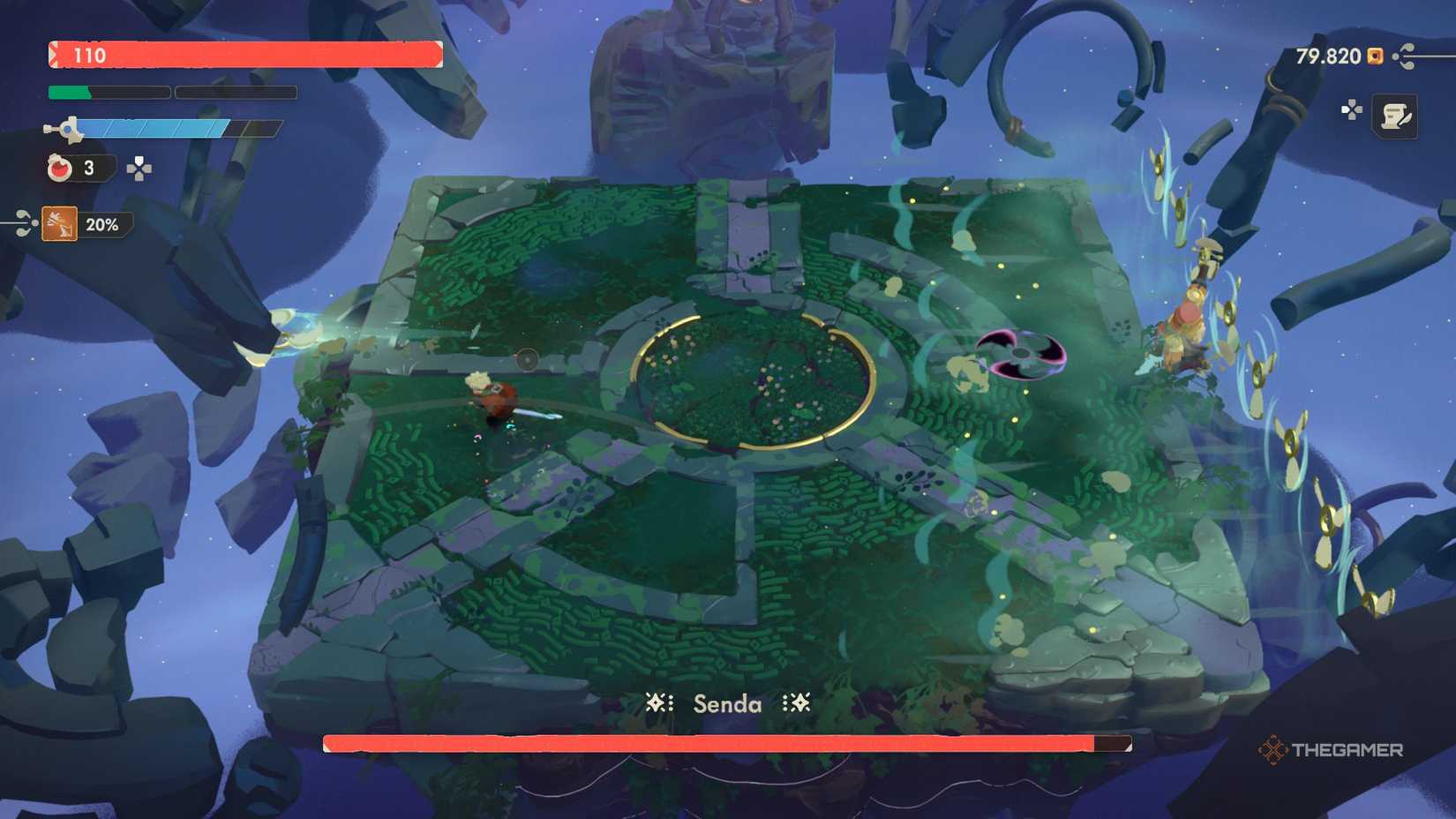This screenshot has width=1456, height=819.
Task: Click the green stamina segment bar
Action: pos(69,91)
